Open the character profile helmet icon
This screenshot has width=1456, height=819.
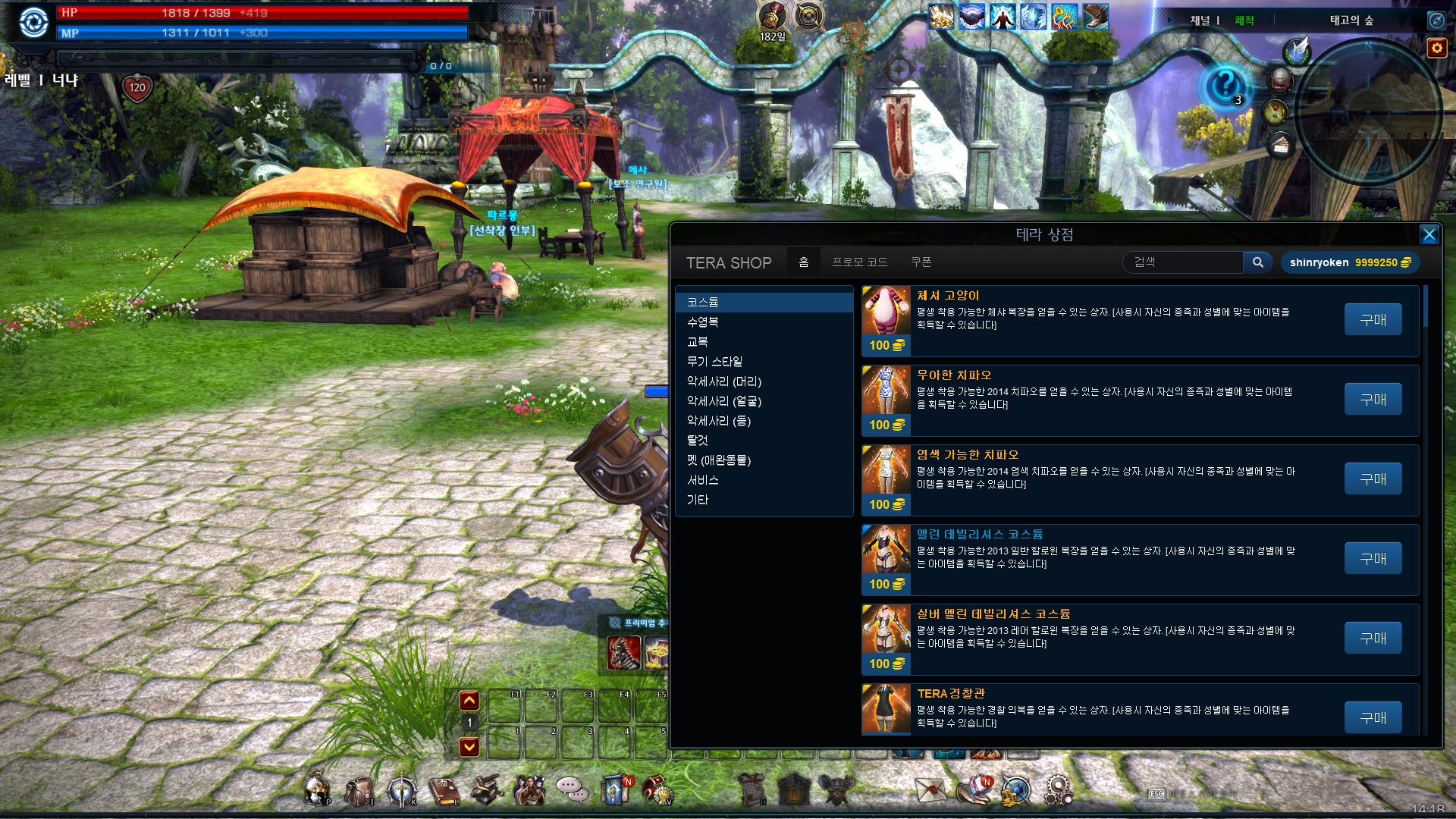(315, 789)
